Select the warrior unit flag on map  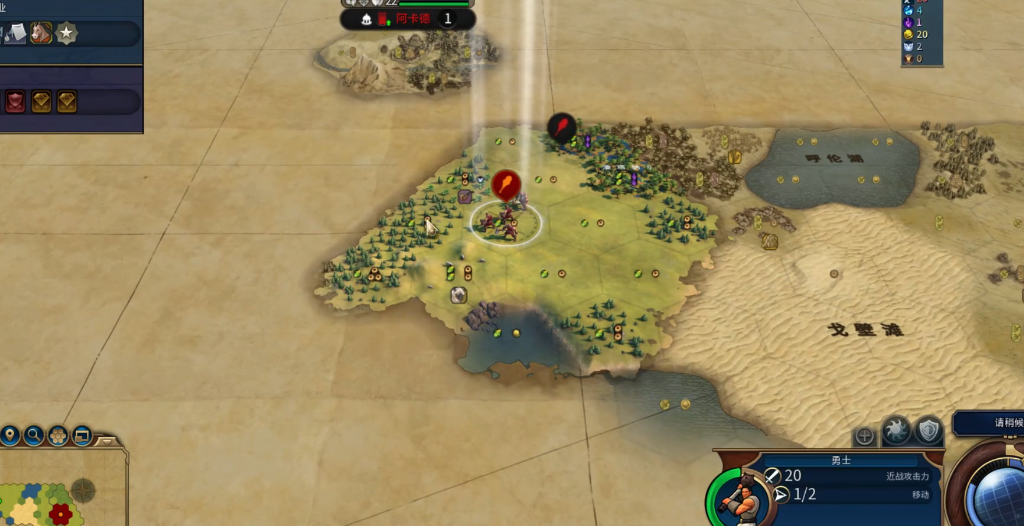(x=506, y=185)
